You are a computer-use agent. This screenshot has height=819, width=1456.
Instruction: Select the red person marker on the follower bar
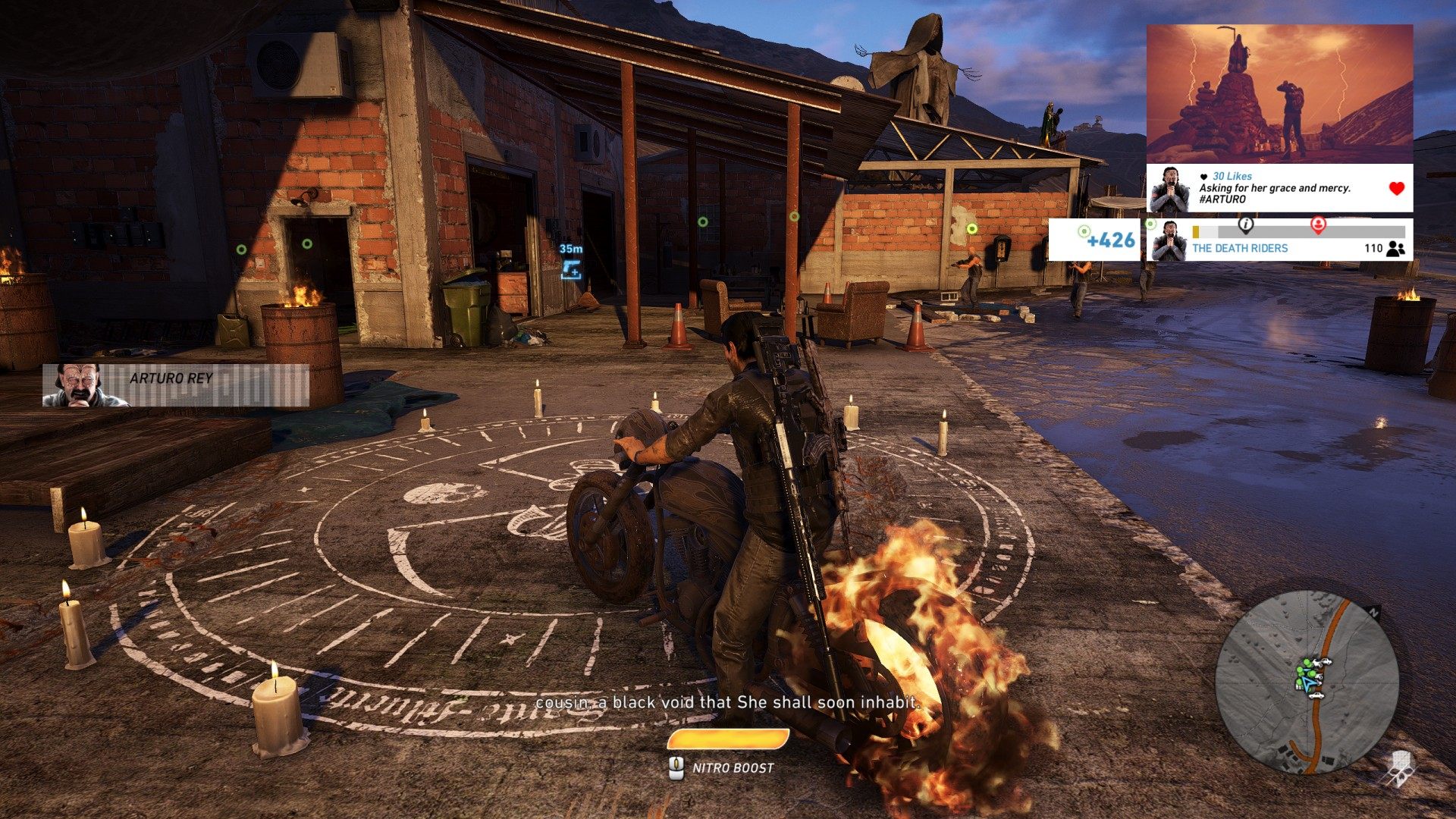[1318, 224]
